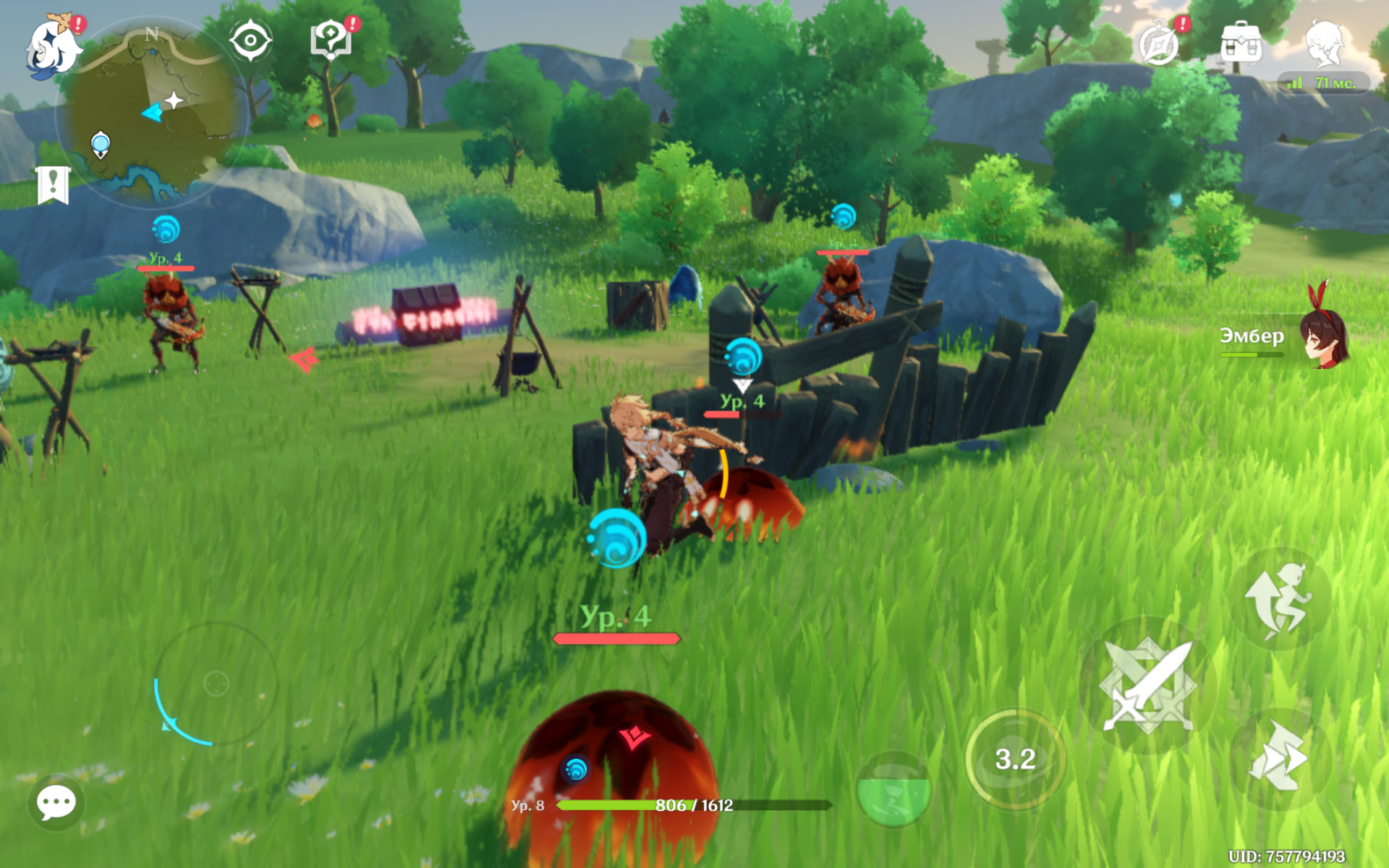The width and height of the screenshot is (1389, 868).
Task: Activate elemental sight eye icon
Action: pos(250,41)
